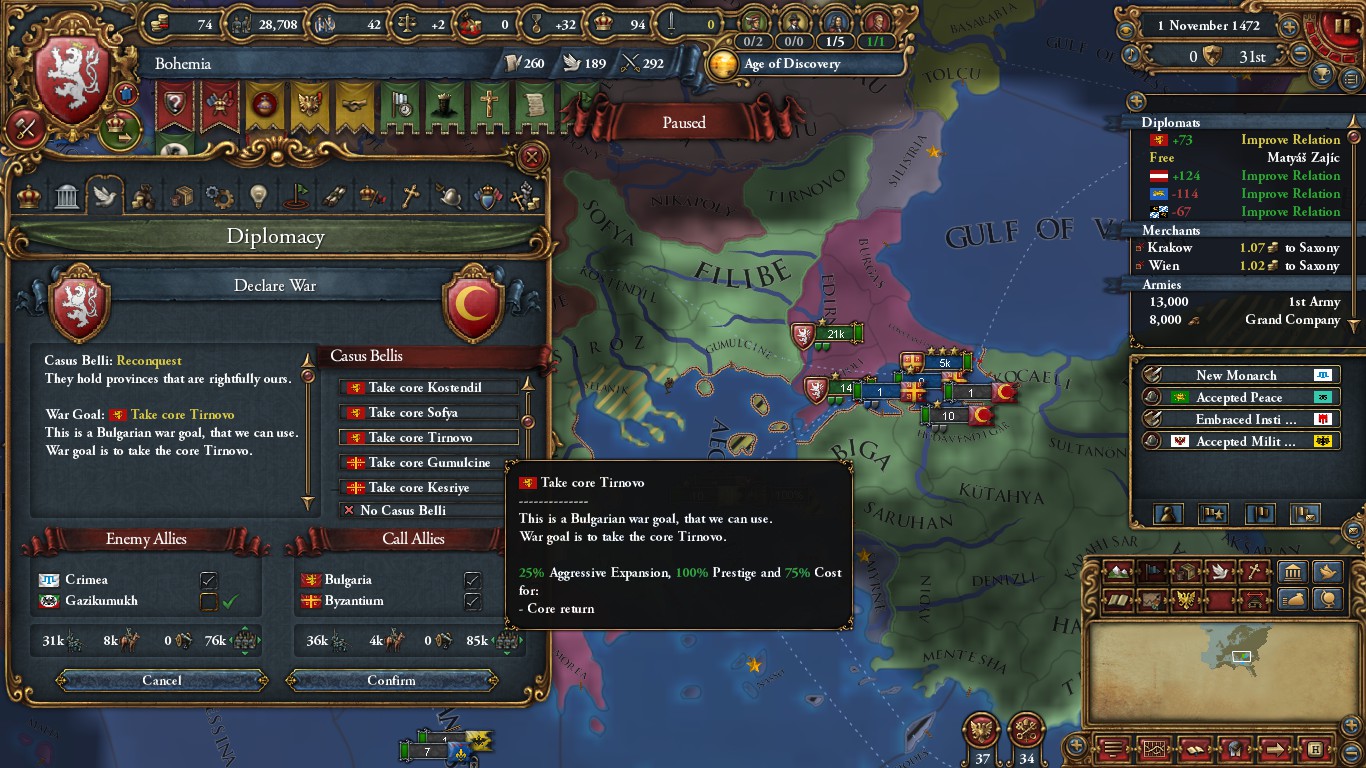
Task: Select Take core Kostendil casus belli
Action: pyautogui.click(x=428, y=387)
